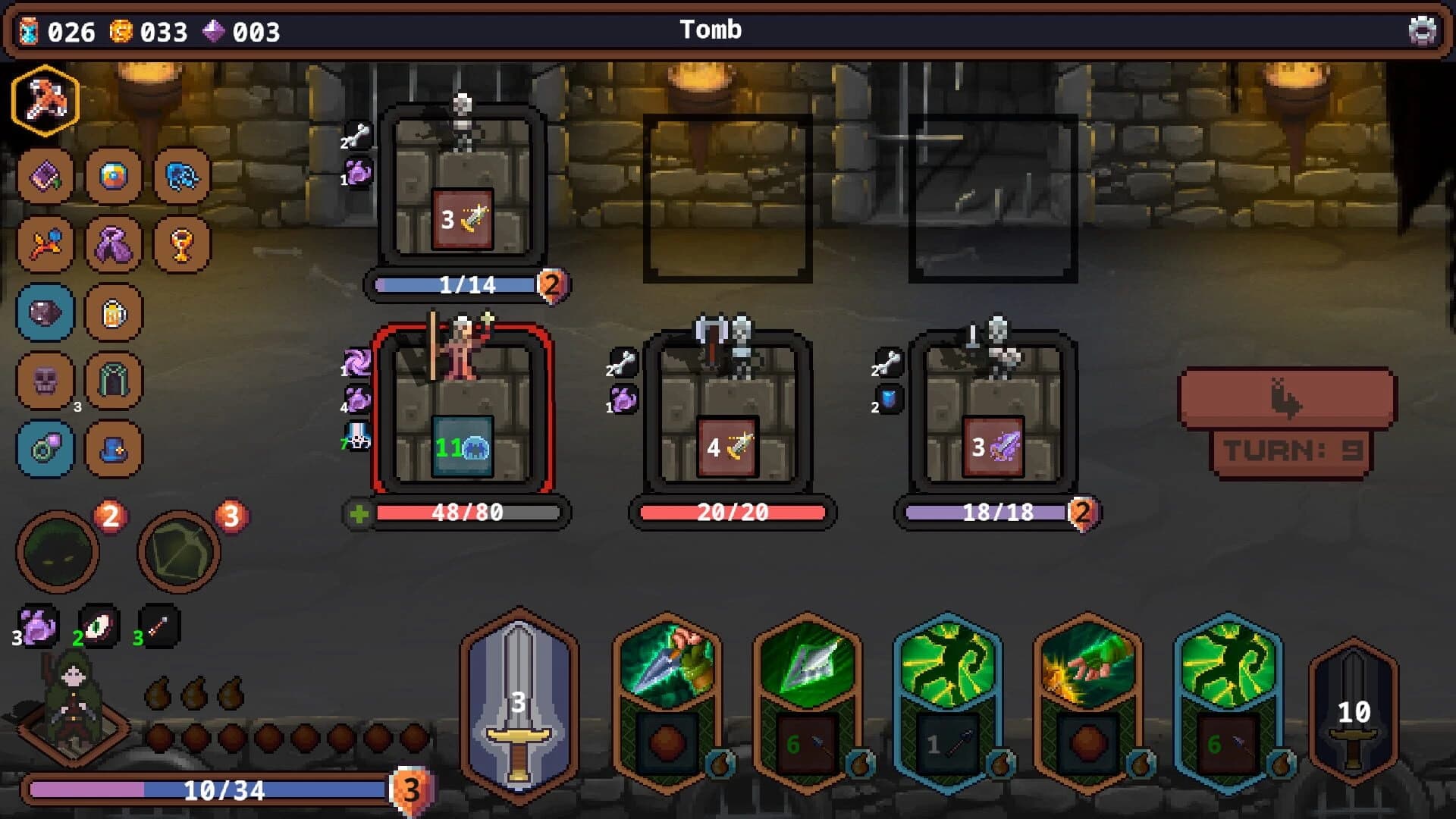Open the purple pouch icon
This screenshot has width=1456, height=819.
point(115,244)
